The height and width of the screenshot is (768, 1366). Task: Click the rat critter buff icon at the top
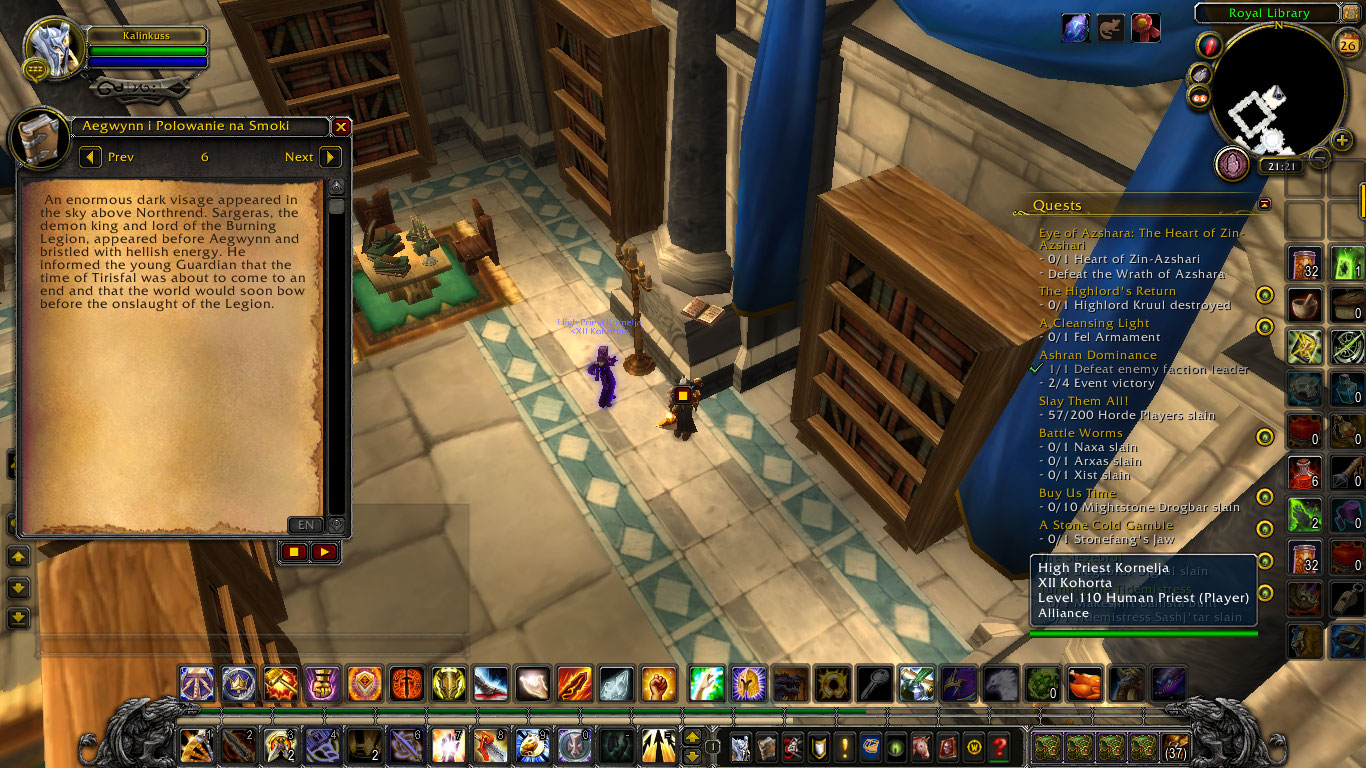pos(1110,28)
